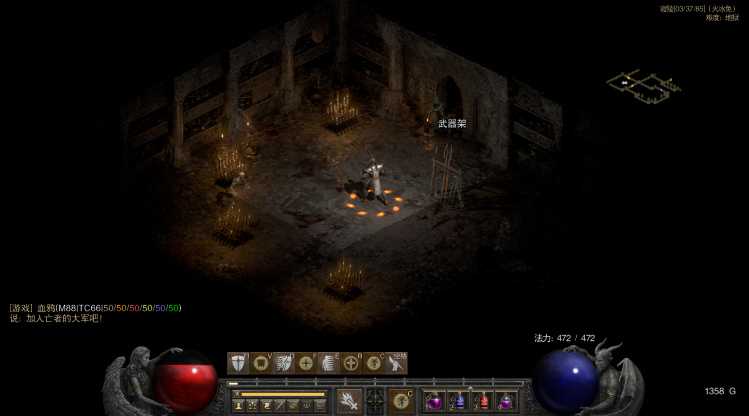This screenshot has height=416, width=749.
Task: Open the right-click skill selector beside the belt
Action: point(401,400)
